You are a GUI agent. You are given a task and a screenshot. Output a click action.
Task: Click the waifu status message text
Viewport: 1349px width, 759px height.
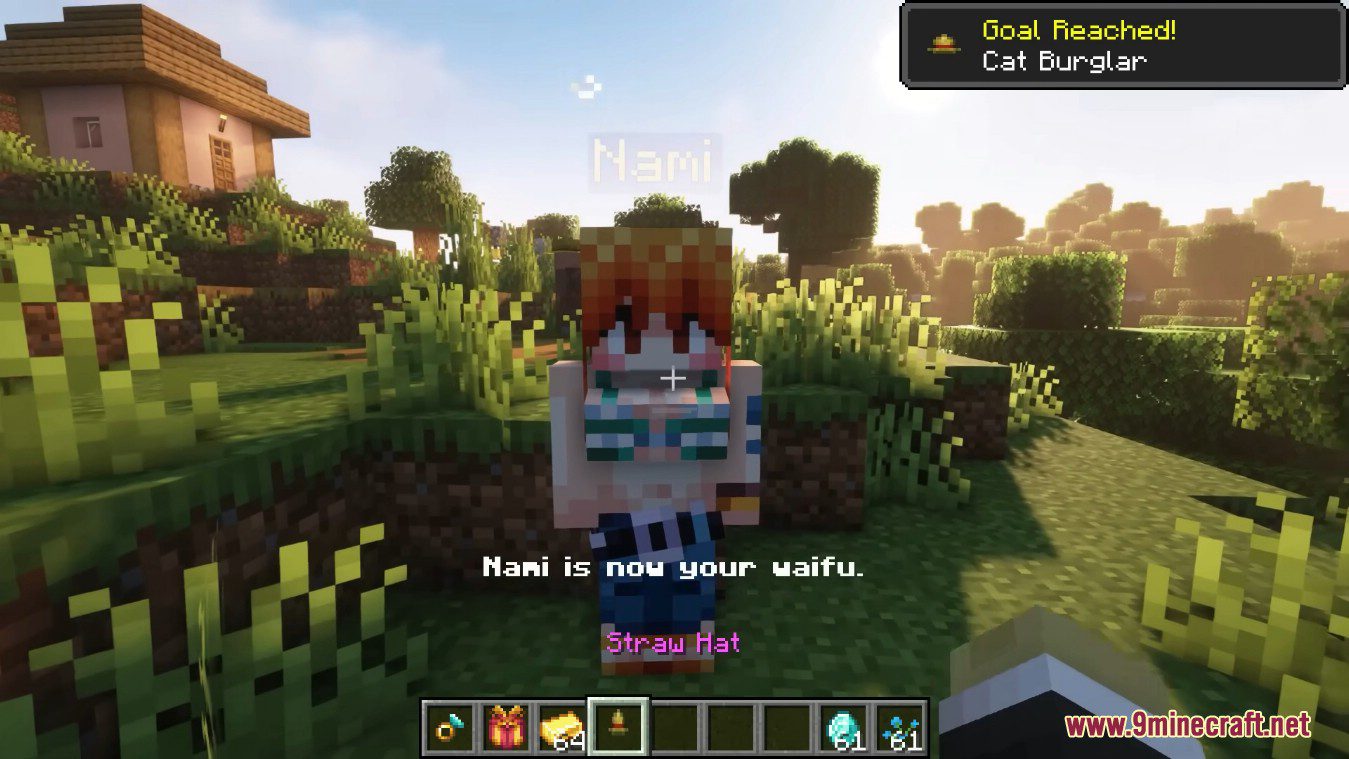coord(675,568)
